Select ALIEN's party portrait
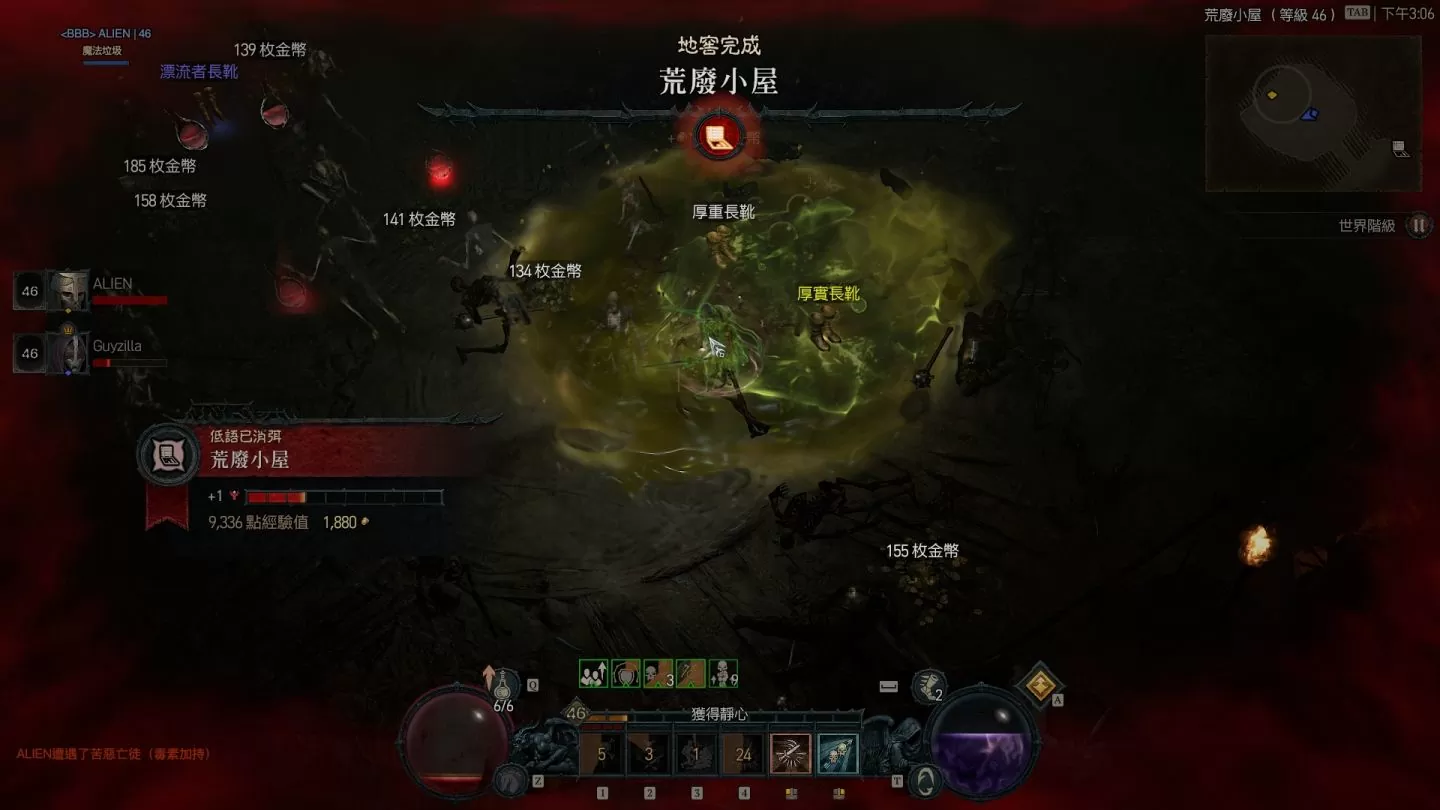Screen dimensions: 1440x810 point(67,291)
